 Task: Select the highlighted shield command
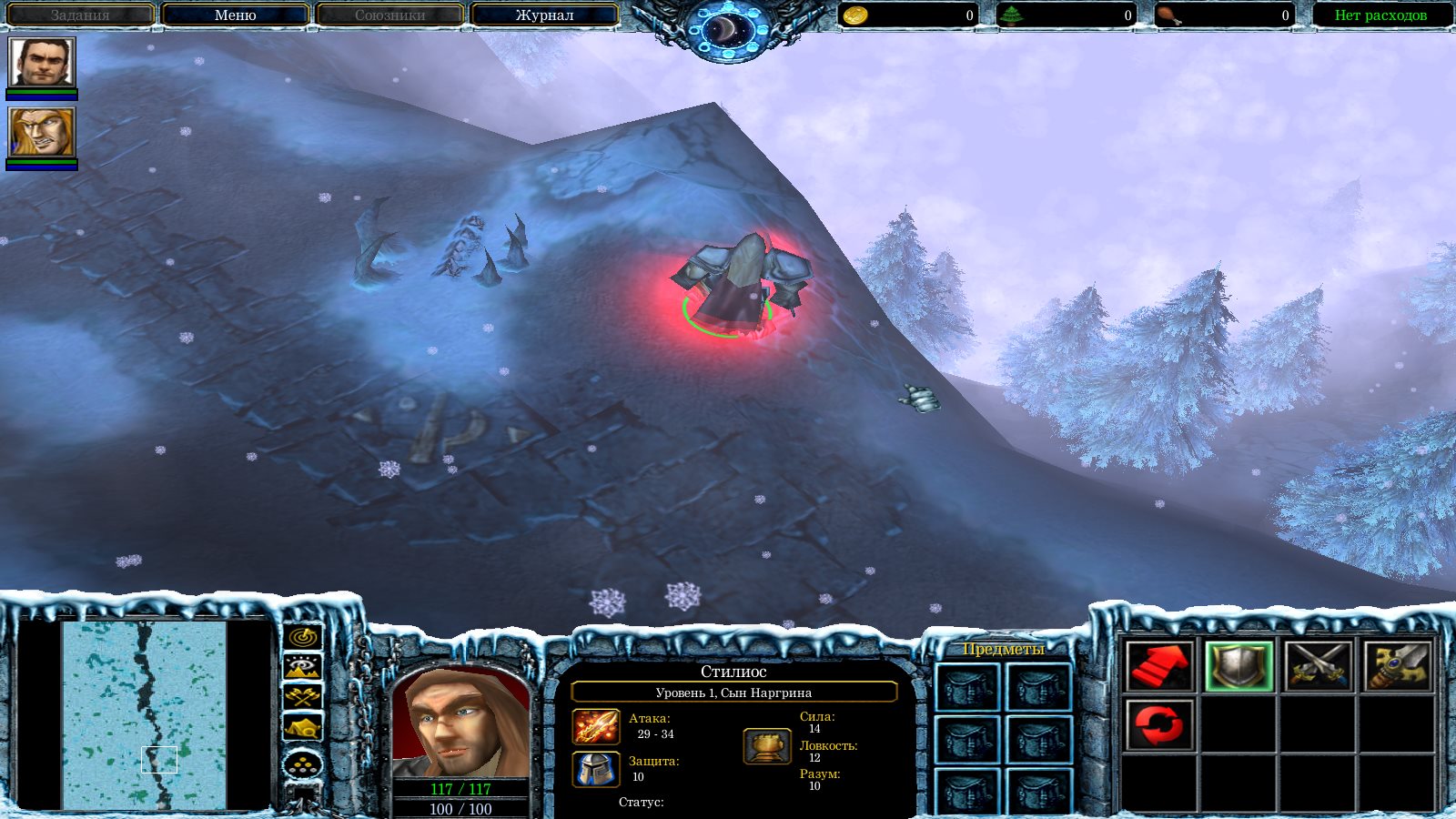1239,666
